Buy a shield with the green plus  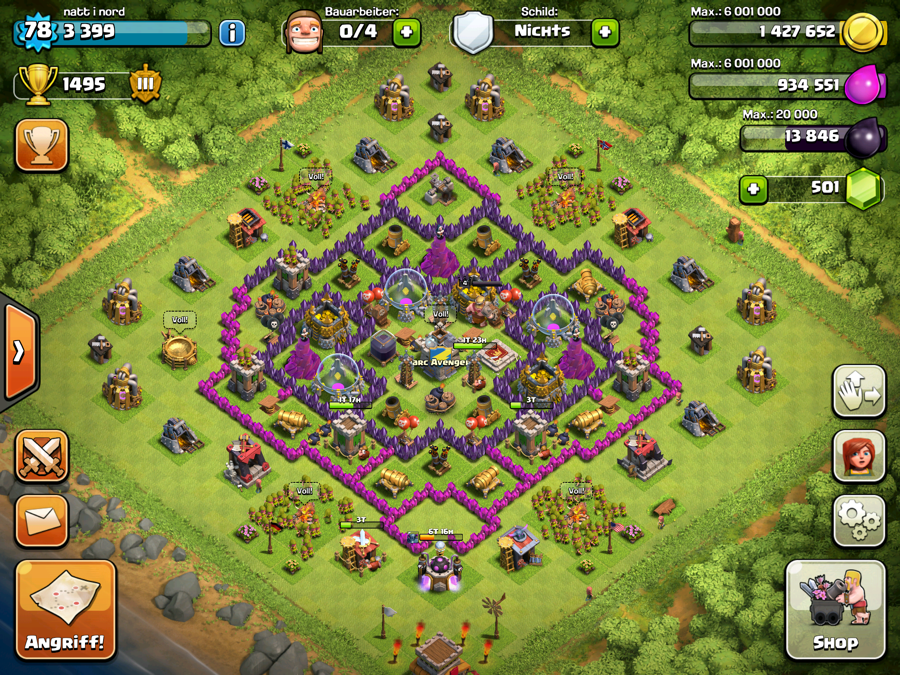click(x=604, y=32)
